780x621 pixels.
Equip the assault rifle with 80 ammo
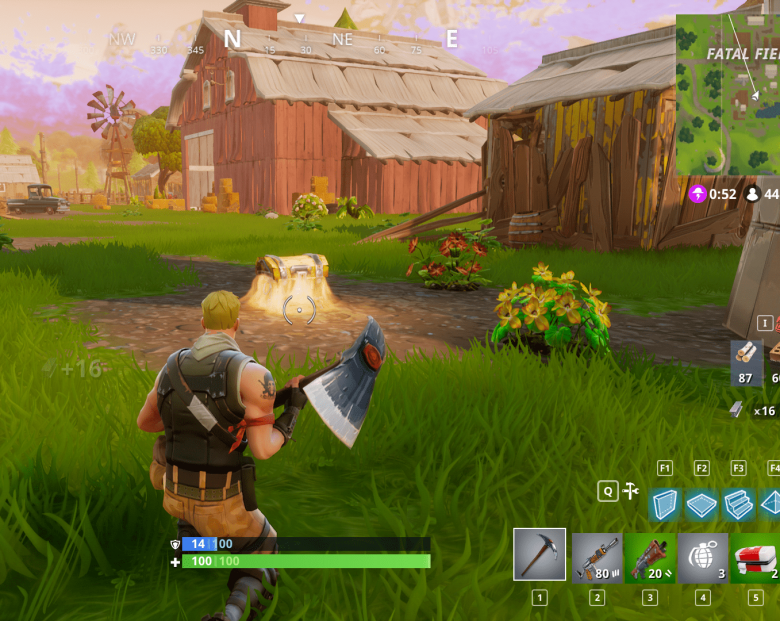tap(597, 557)
